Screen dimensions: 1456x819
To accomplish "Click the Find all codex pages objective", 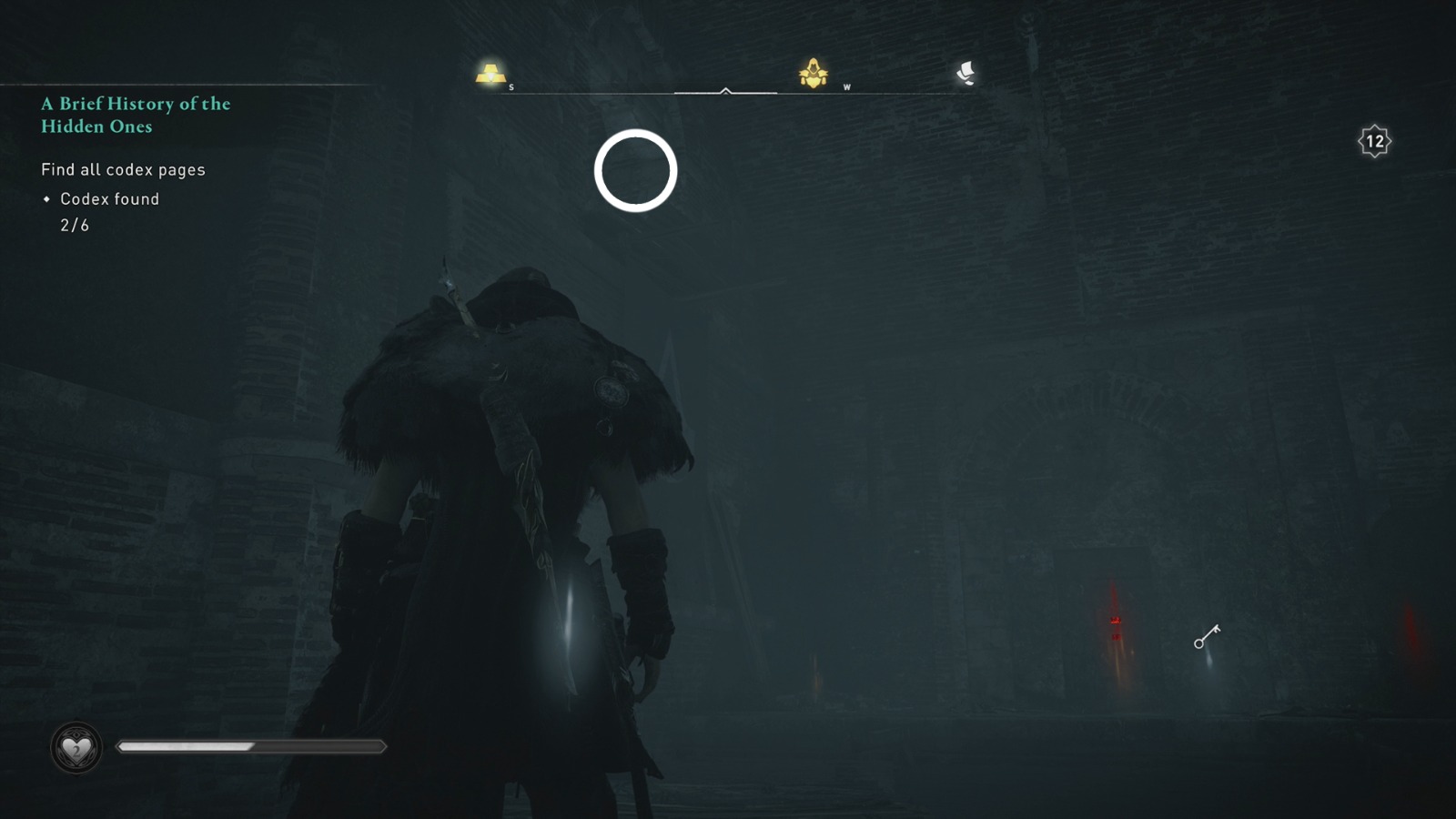I will pyautogui.click(x=123, y=169).
